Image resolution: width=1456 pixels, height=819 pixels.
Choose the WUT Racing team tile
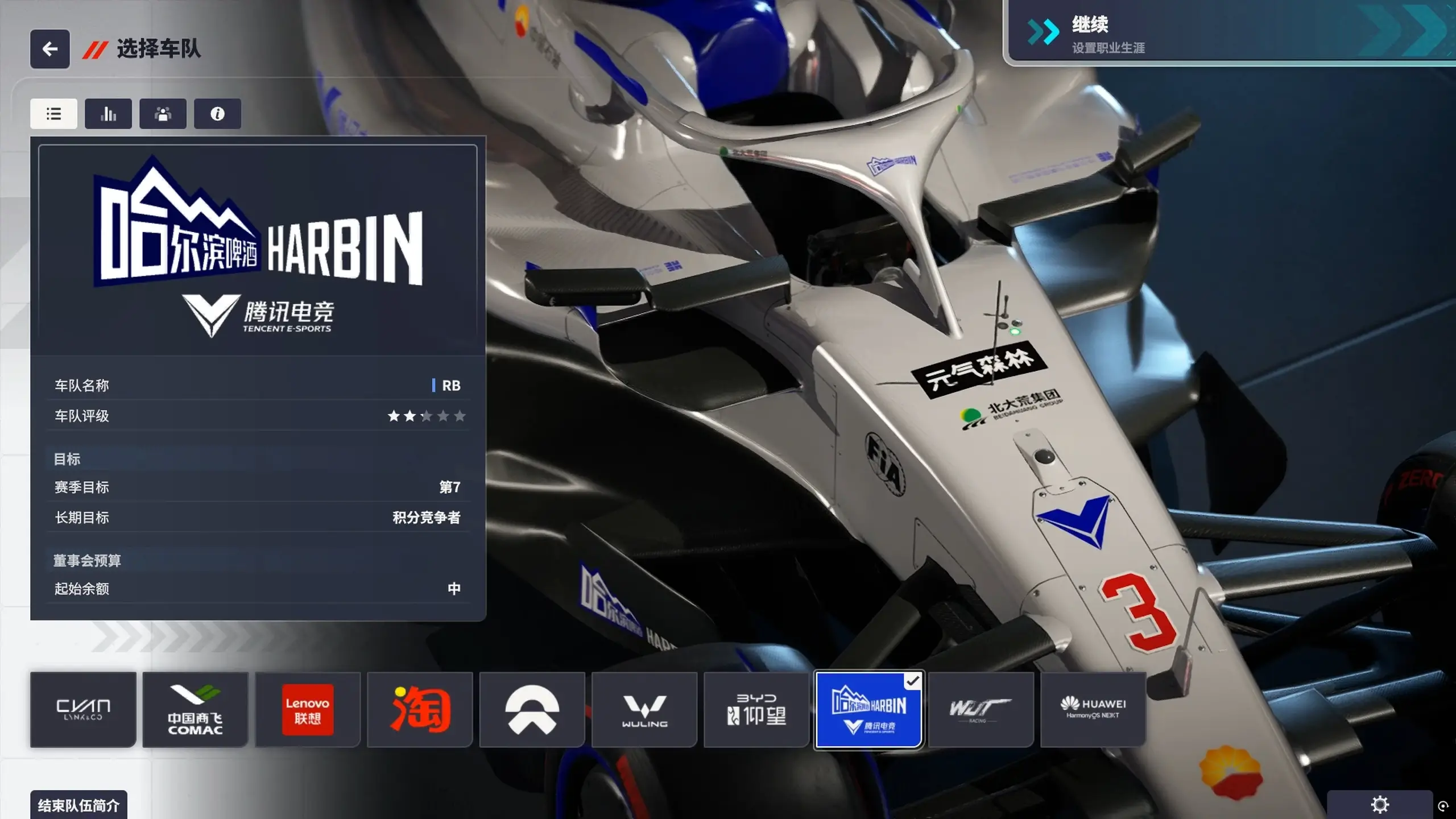(981, 709)
